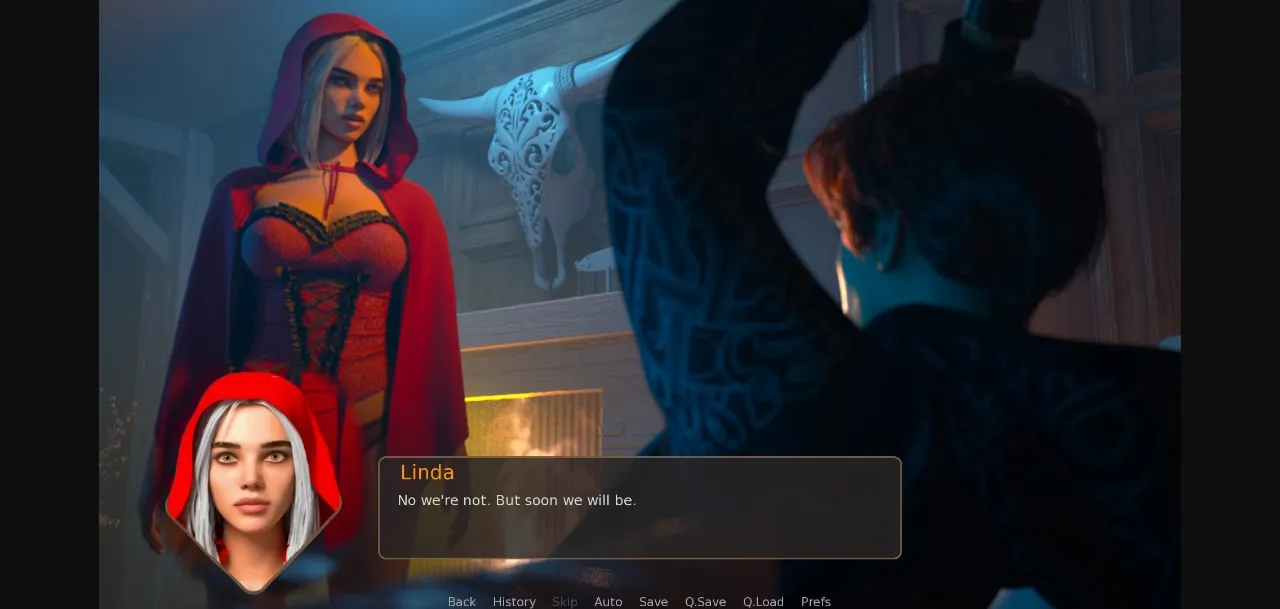Advance Linda's dialogue text box

click(640, 508)
